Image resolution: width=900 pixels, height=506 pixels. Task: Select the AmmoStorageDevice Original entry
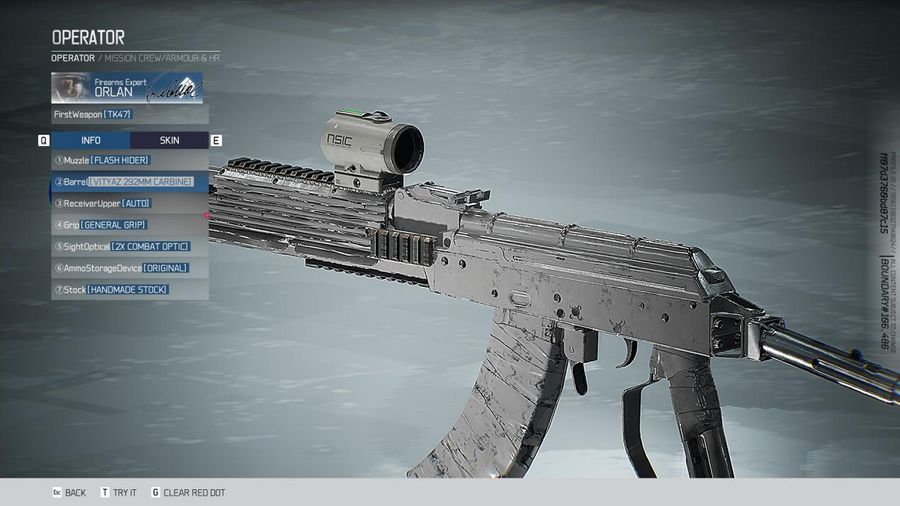tap(130, 268)
